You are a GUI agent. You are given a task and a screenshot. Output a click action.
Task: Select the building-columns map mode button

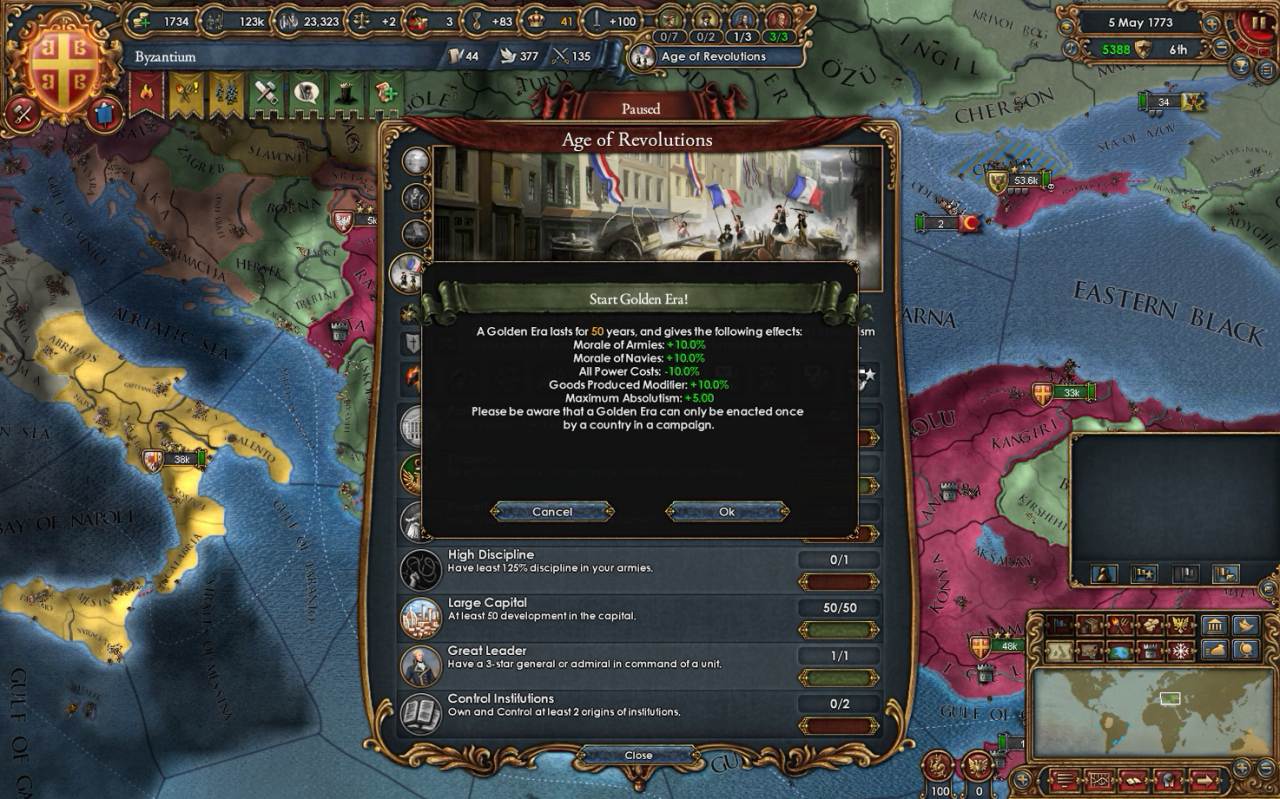[1215, 626]
